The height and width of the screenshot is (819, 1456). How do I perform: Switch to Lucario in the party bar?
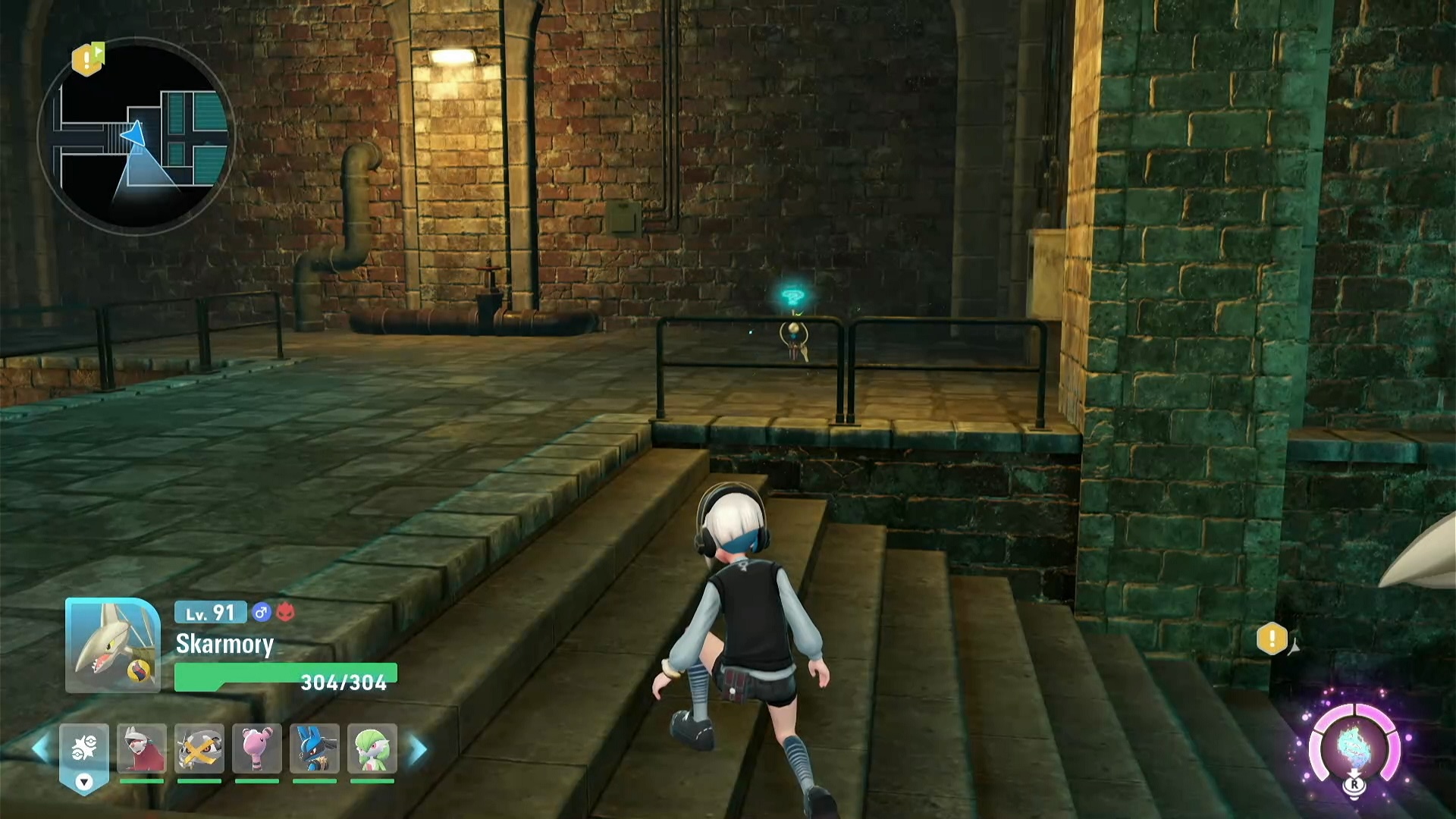point(315,749)
